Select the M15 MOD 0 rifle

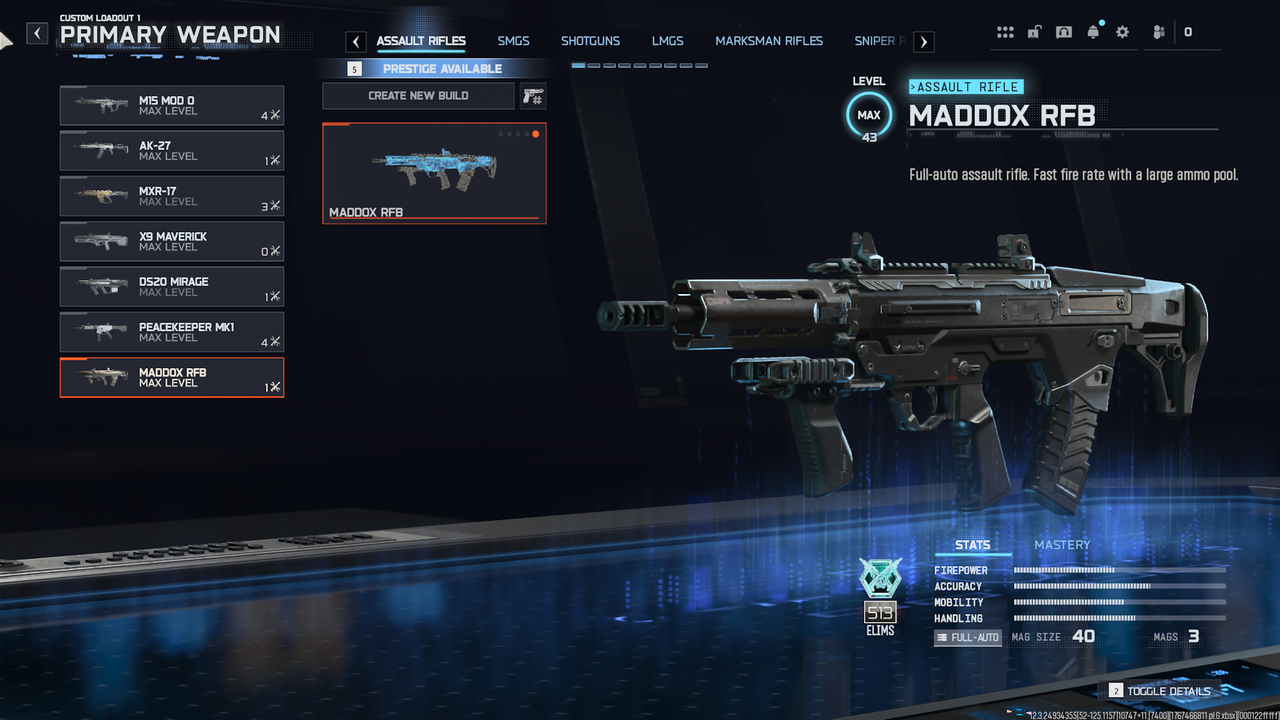click(171, 105)
